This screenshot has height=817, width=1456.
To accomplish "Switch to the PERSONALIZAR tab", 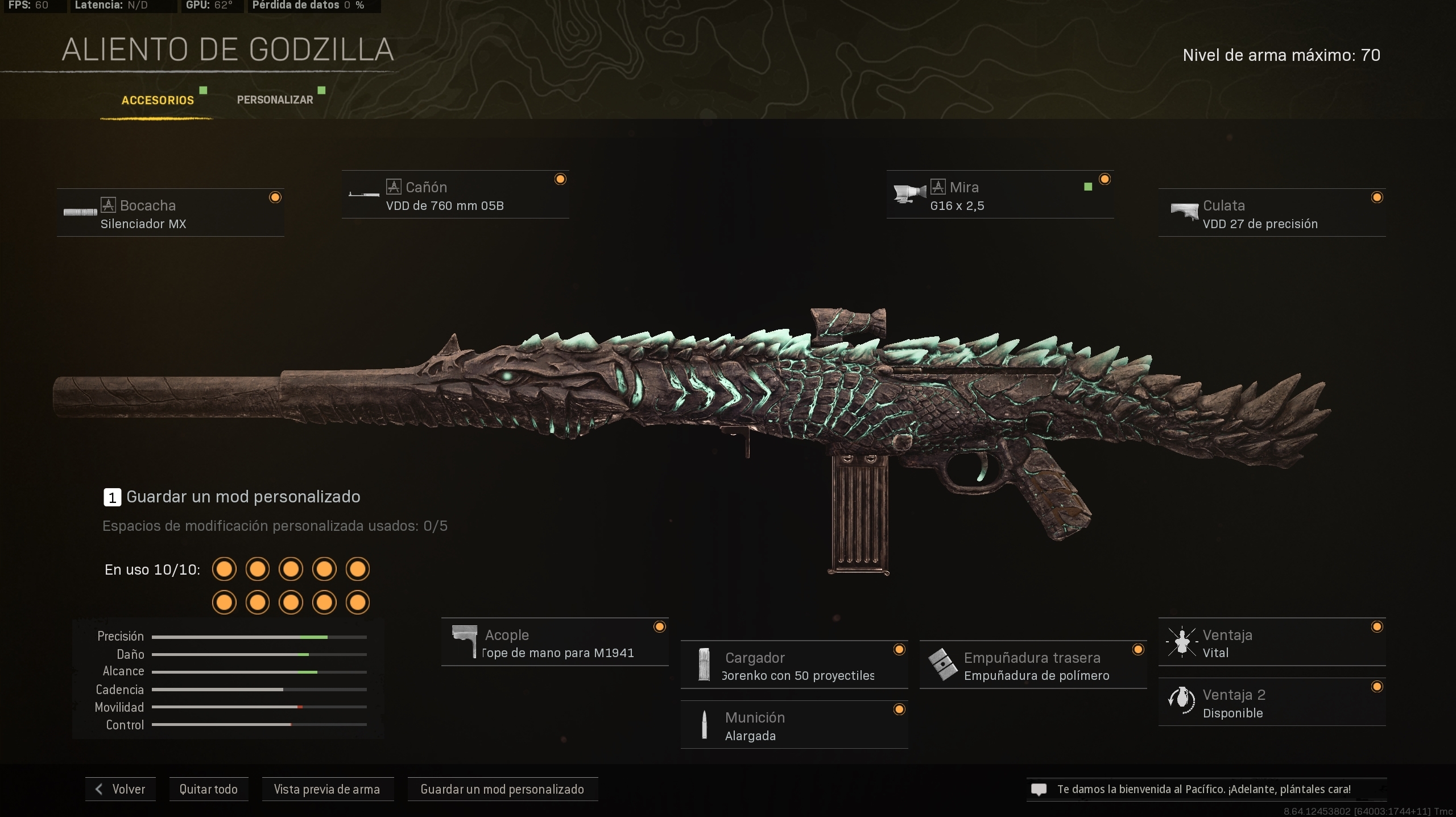I will pyautogui.click(x=274, y=99).
